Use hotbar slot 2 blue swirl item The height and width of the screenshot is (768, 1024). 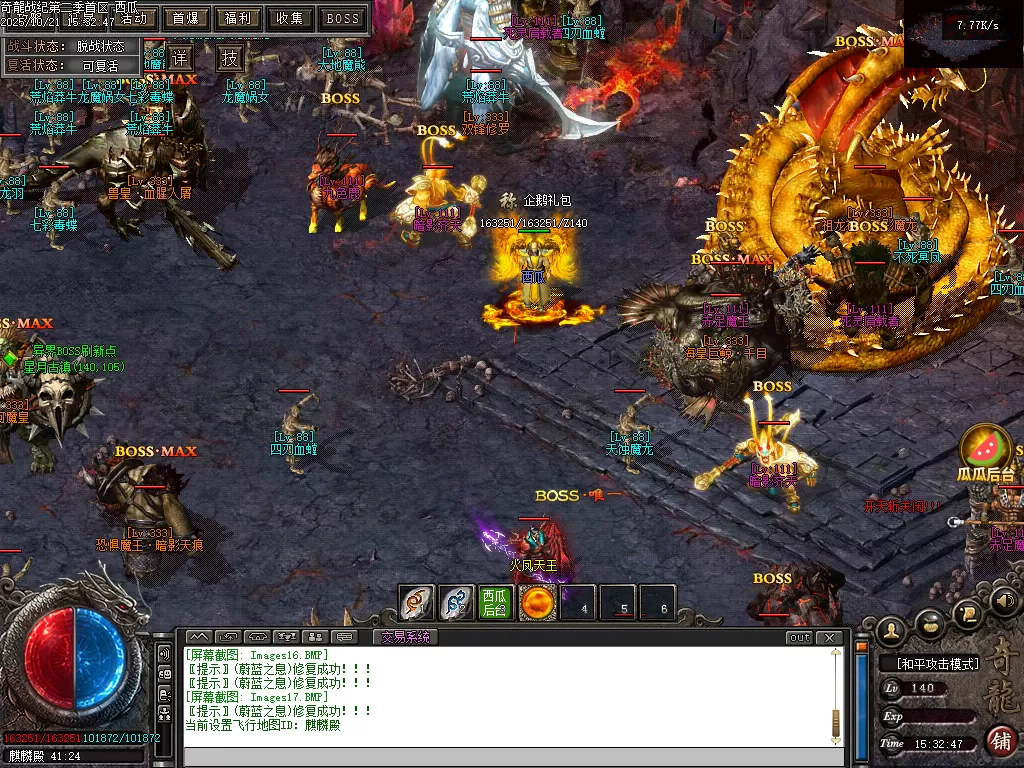coord(456,603)
